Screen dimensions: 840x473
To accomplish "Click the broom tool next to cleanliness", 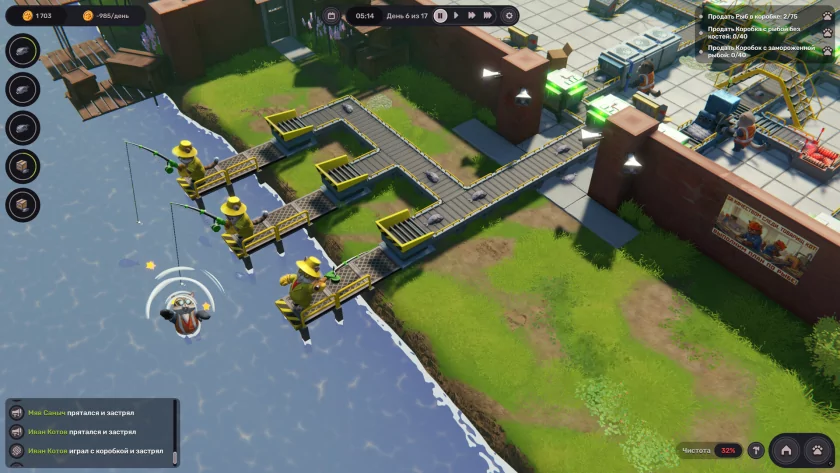I will pyautogui.click(x=755, y=451).
